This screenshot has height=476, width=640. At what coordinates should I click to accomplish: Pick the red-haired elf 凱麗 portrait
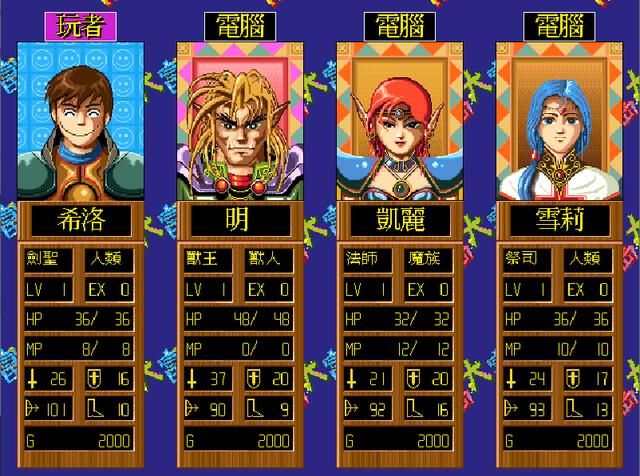point(398,120)
